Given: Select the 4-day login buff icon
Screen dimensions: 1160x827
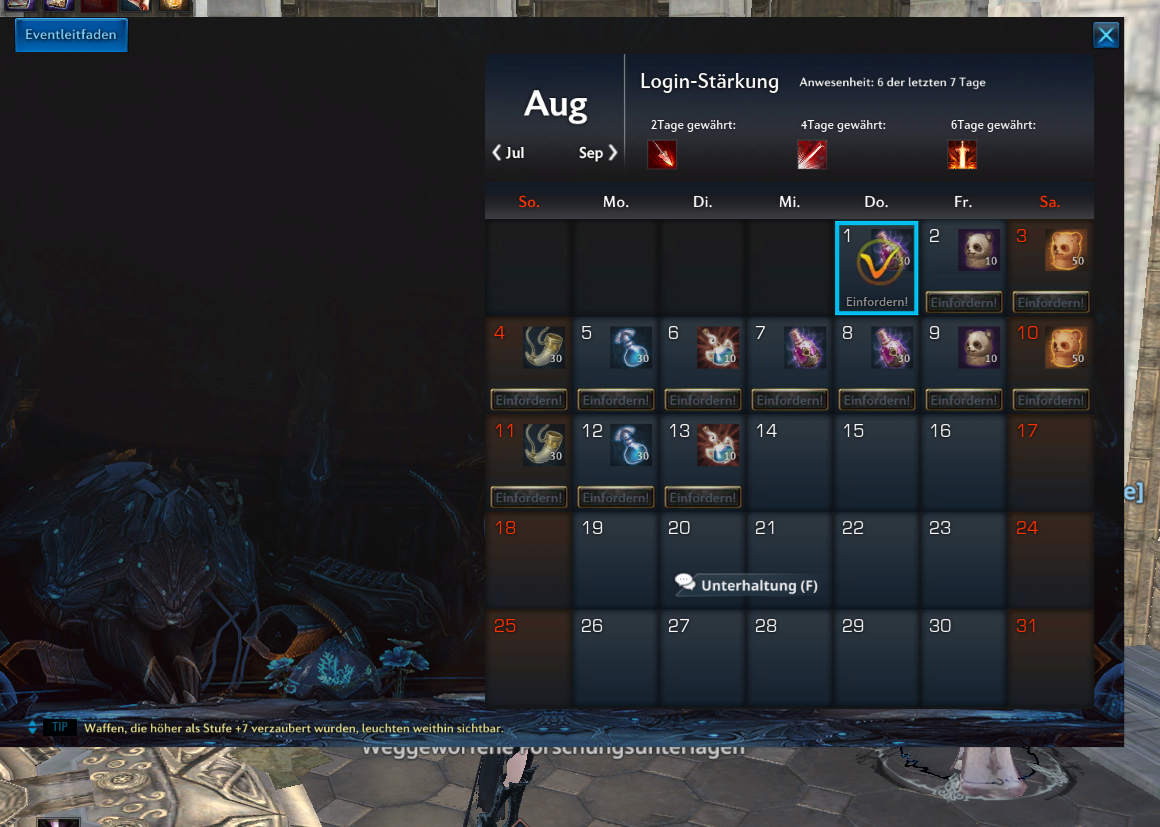Looking at the screenshot, I should 812,155.
